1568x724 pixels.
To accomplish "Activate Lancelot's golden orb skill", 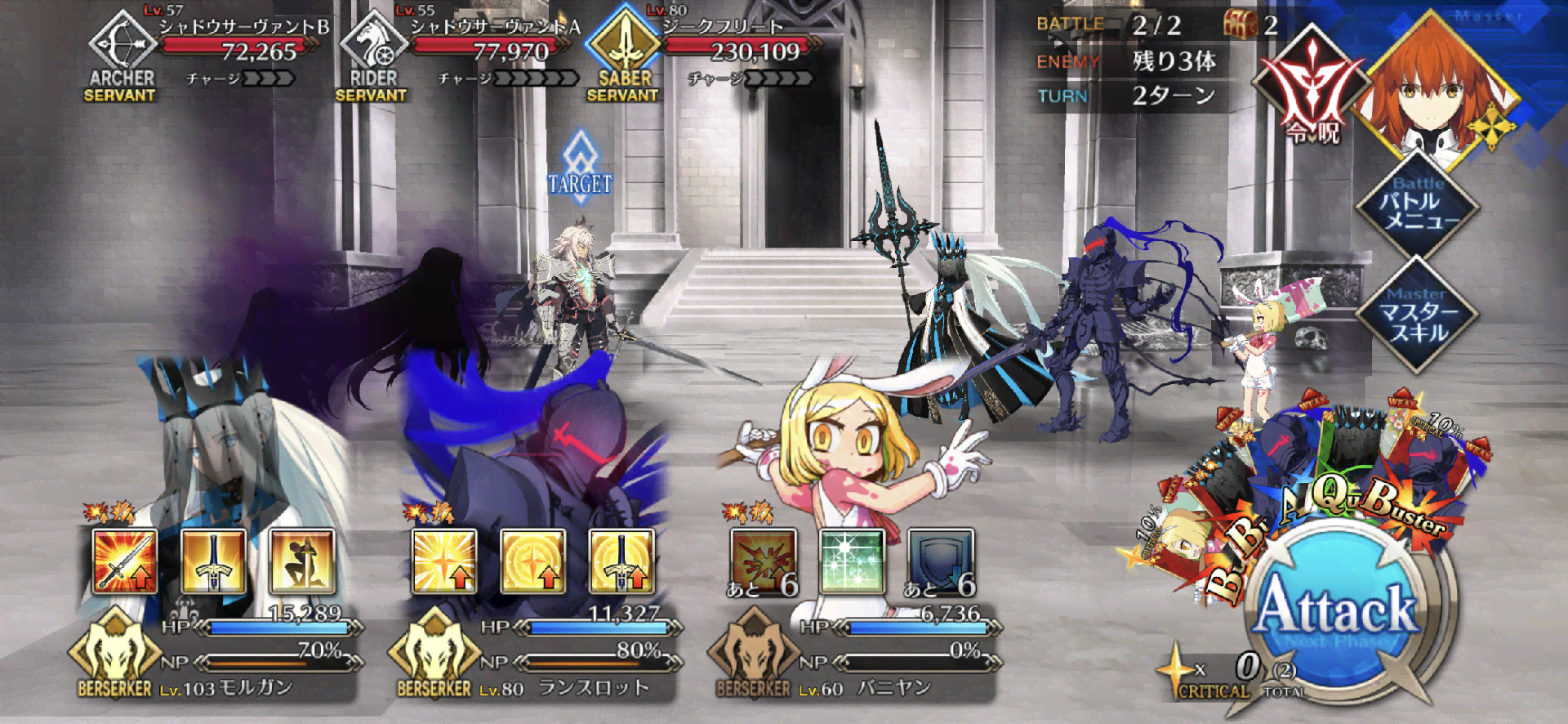I will 532,561.
